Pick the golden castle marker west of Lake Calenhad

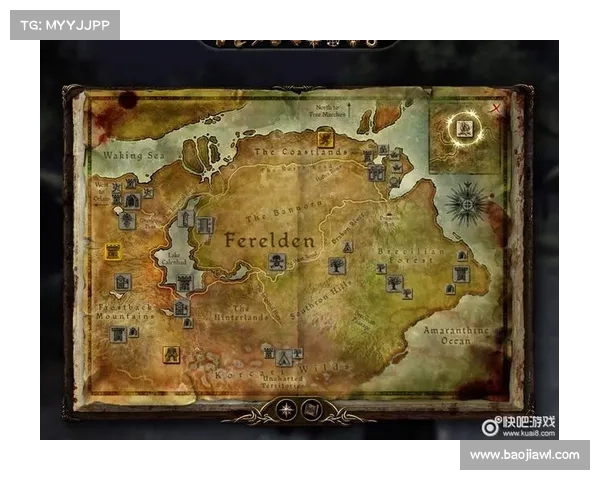tap(113, 252)
